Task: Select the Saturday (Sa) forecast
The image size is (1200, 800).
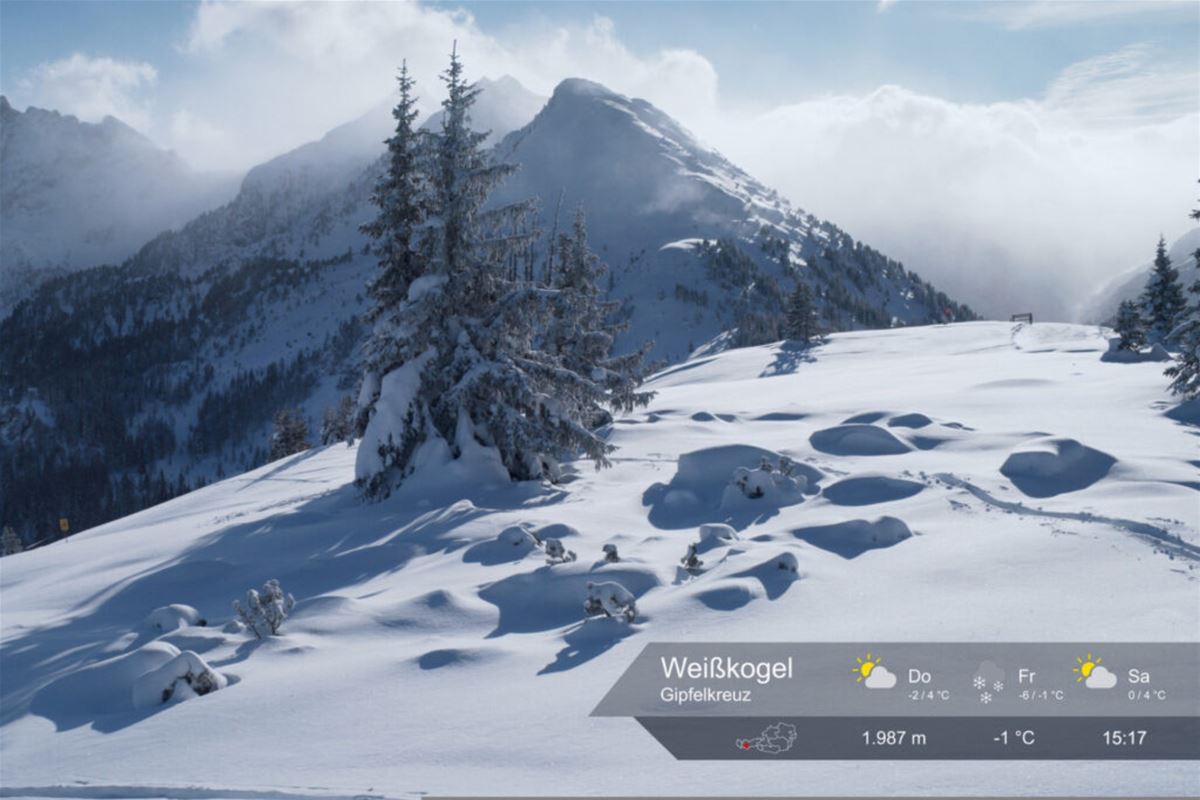Action: point(1120,680)
